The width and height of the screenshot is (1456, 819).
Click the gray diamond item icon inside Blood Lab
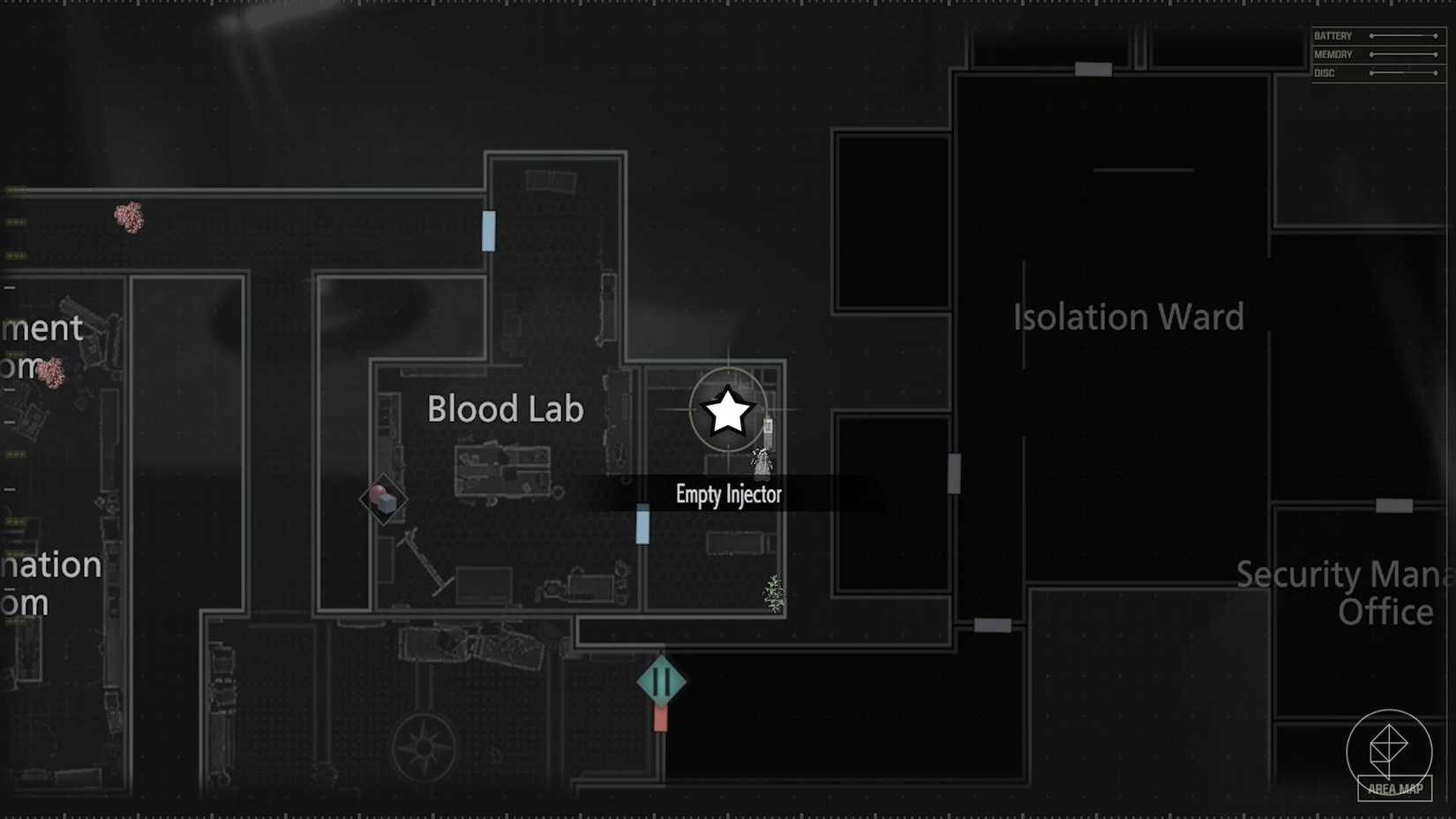click(384, 499)
